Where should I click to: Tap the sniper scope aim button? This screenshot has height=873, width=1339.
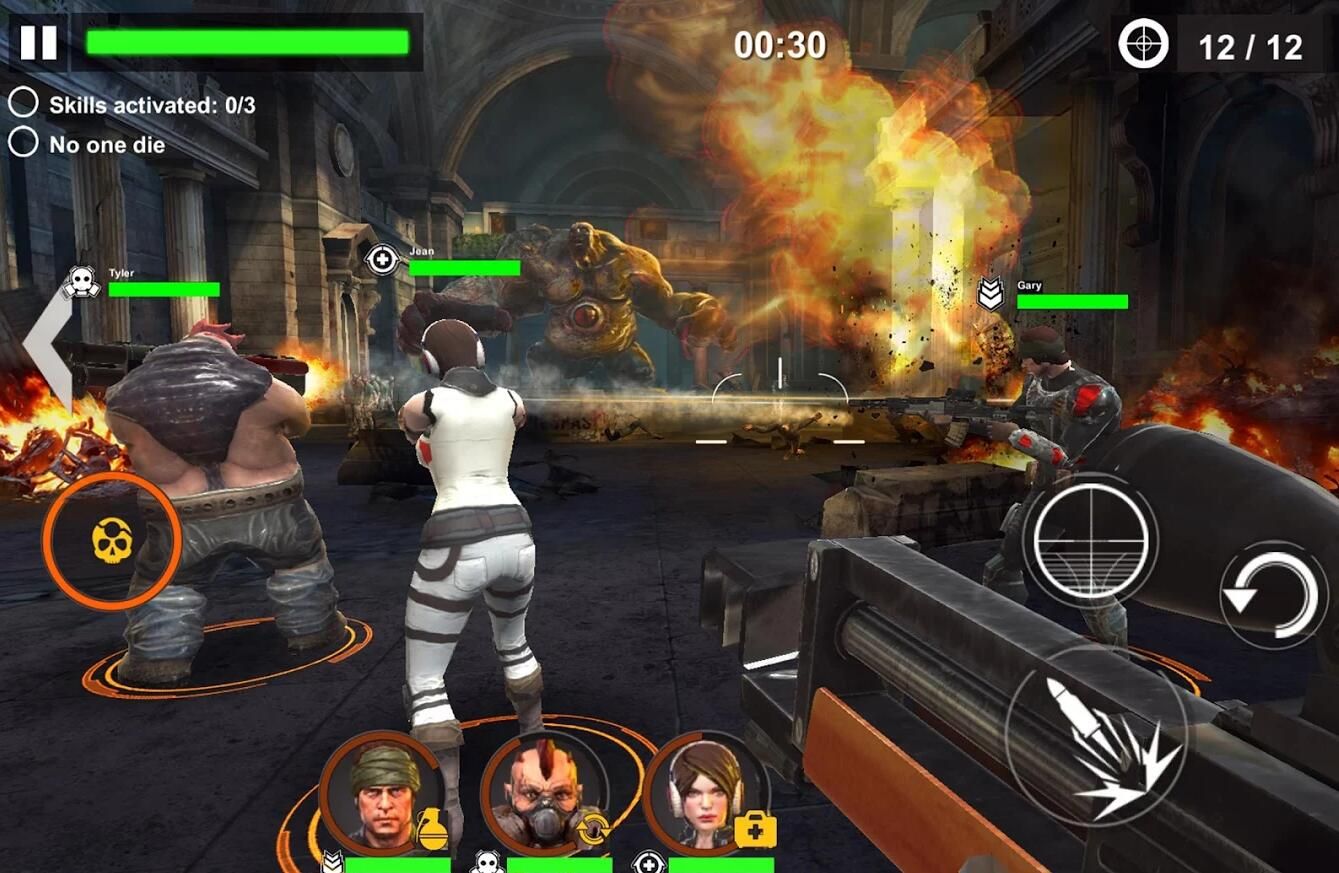tap(1090, 538)
